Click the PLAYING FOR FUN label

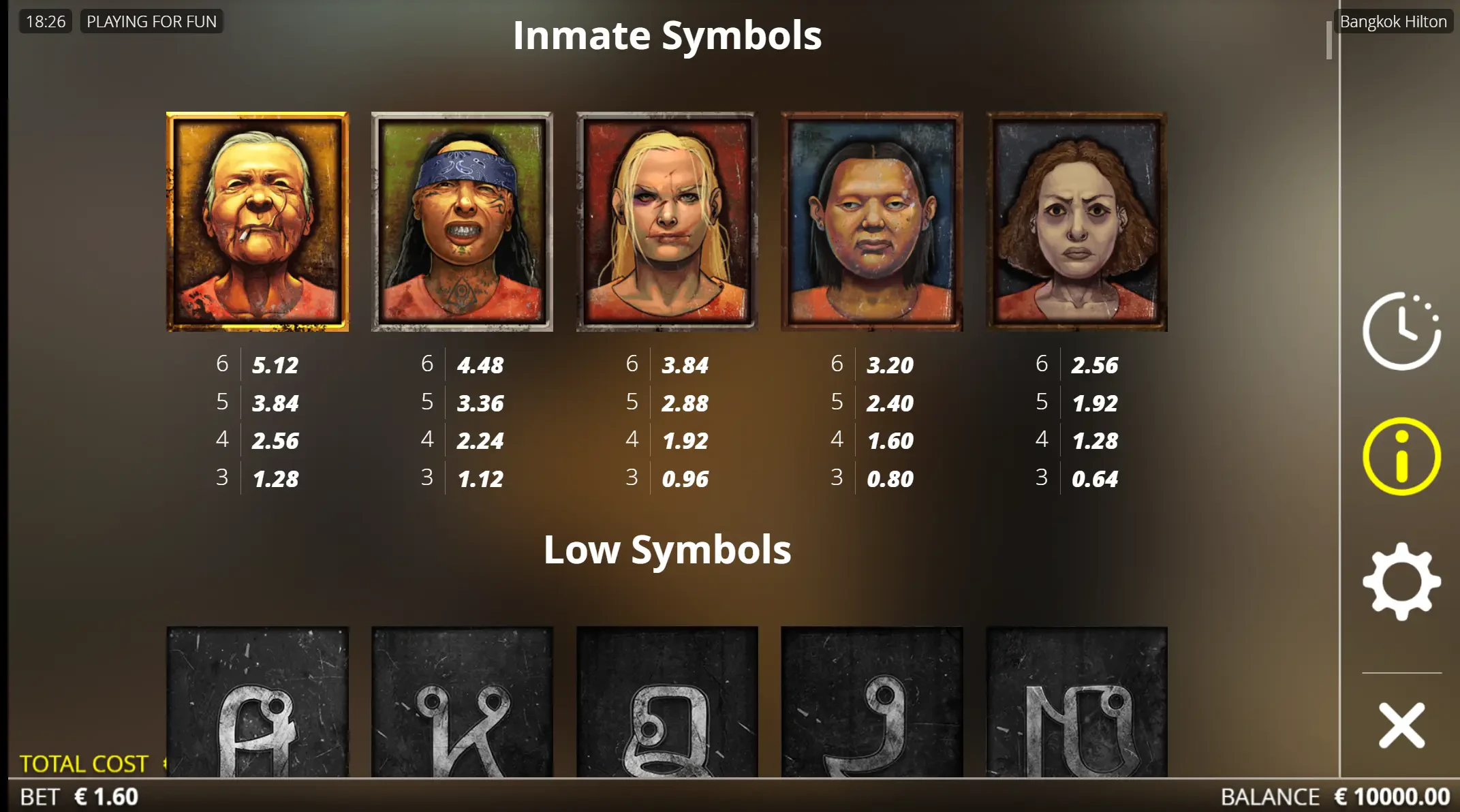(151, 21)
